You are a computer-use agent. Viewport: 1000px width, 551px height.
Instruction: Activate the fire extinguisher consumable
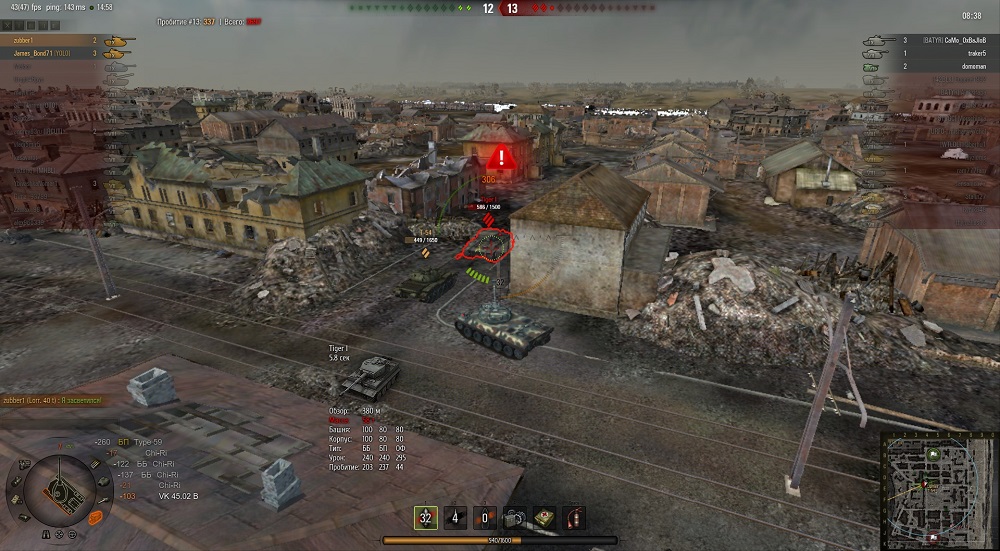[574, 518]
